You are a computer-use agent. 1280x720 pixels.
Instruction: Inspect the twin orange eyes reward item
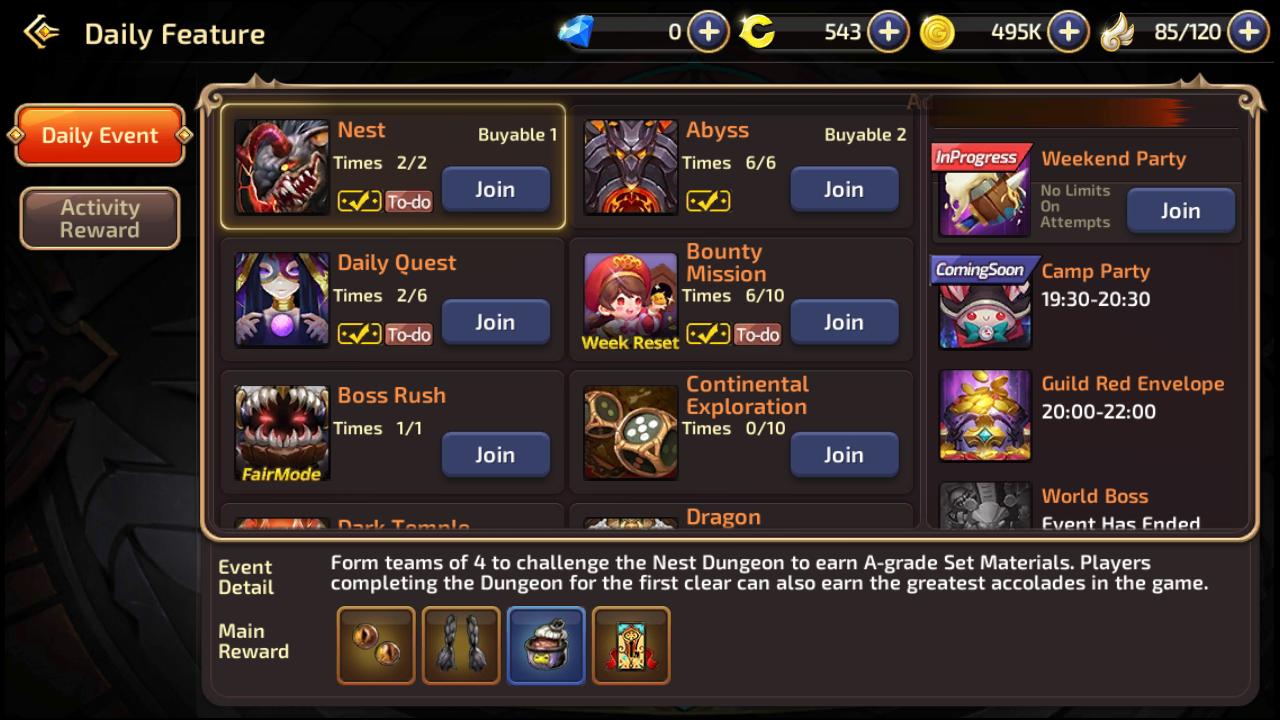(x=376, y=645)
